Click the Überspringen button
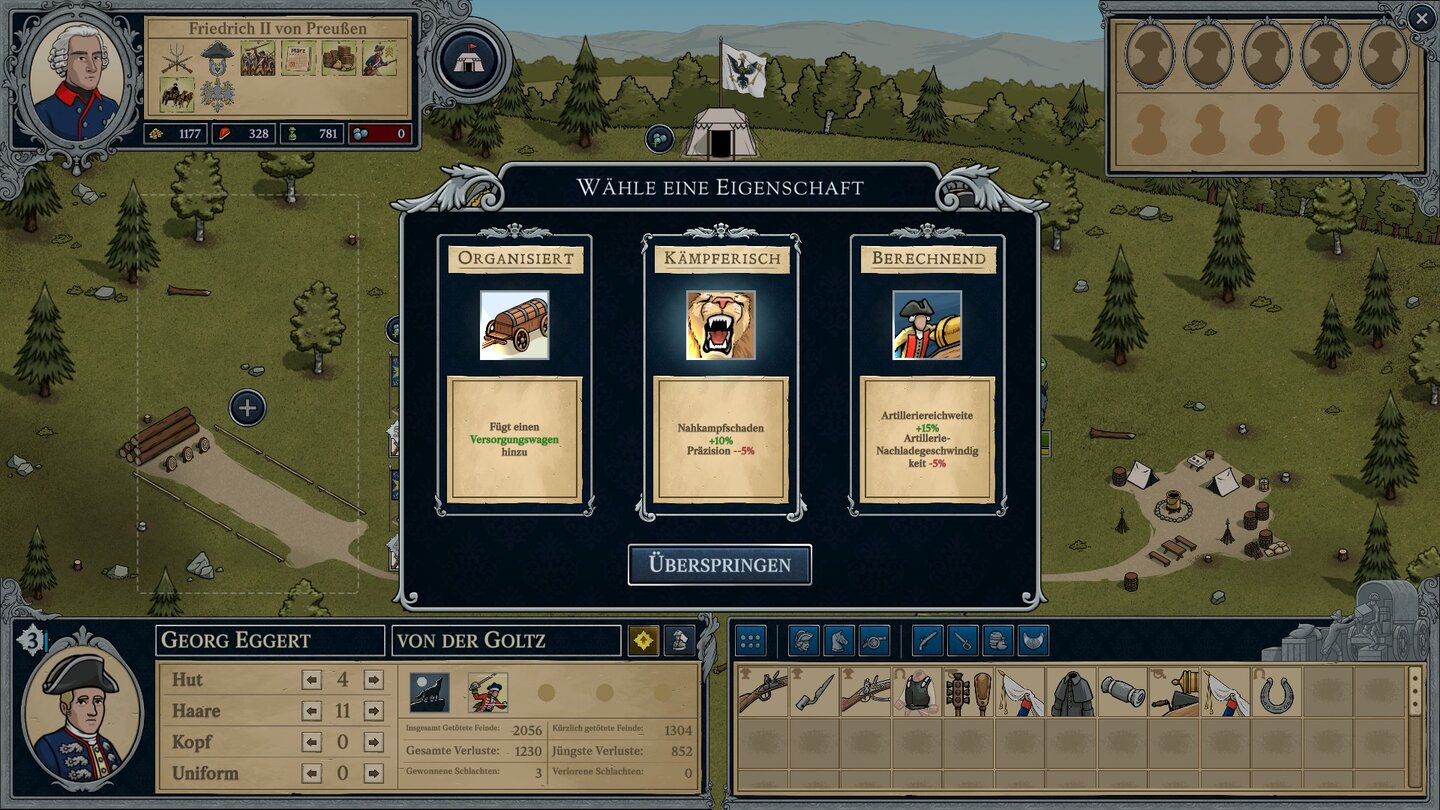Screen dimensions: 1440x810 point(721,564)
